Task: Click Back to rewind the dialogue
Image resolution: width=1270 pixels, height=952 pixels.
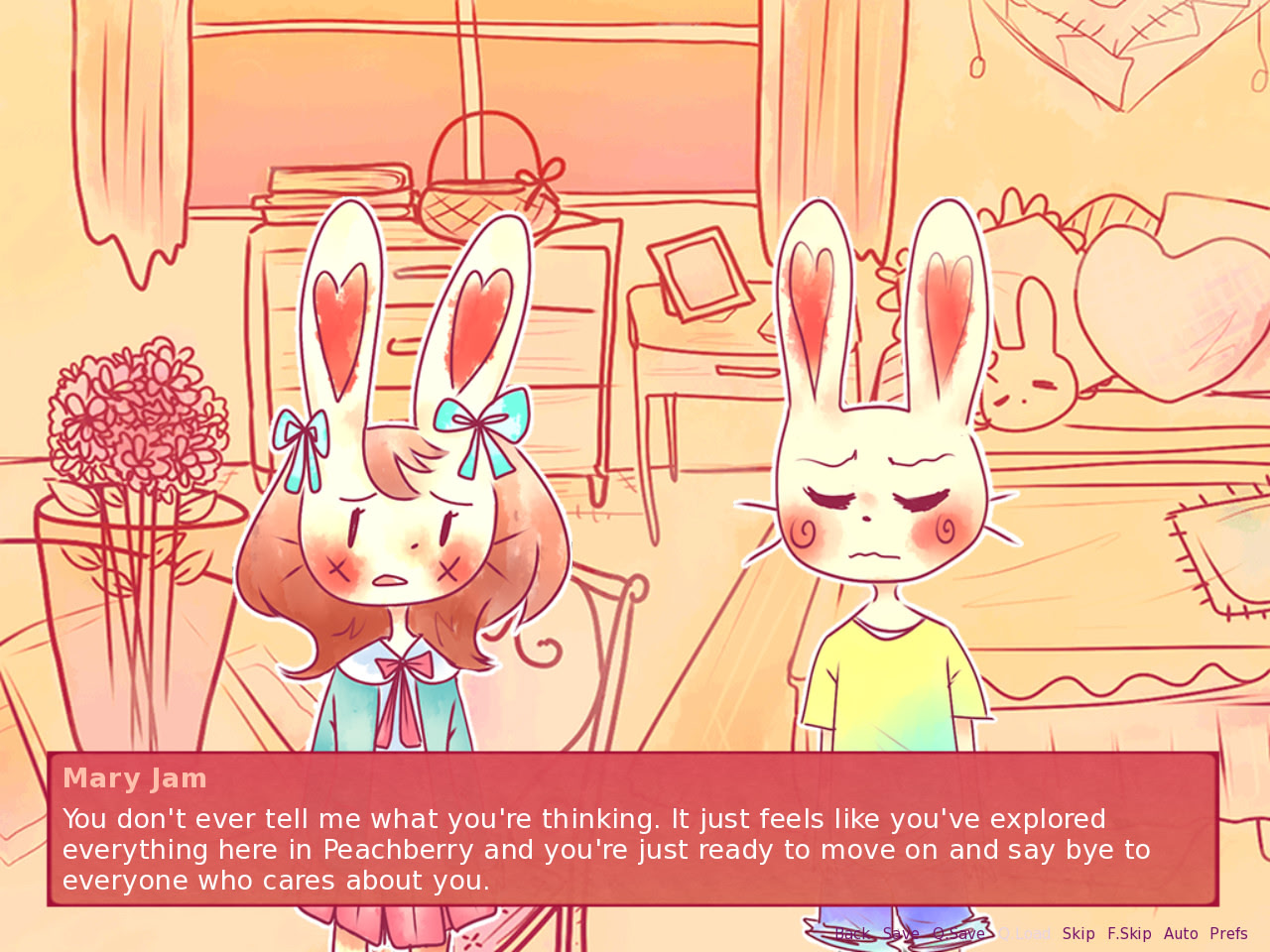Action: click(x=854, y=933)
